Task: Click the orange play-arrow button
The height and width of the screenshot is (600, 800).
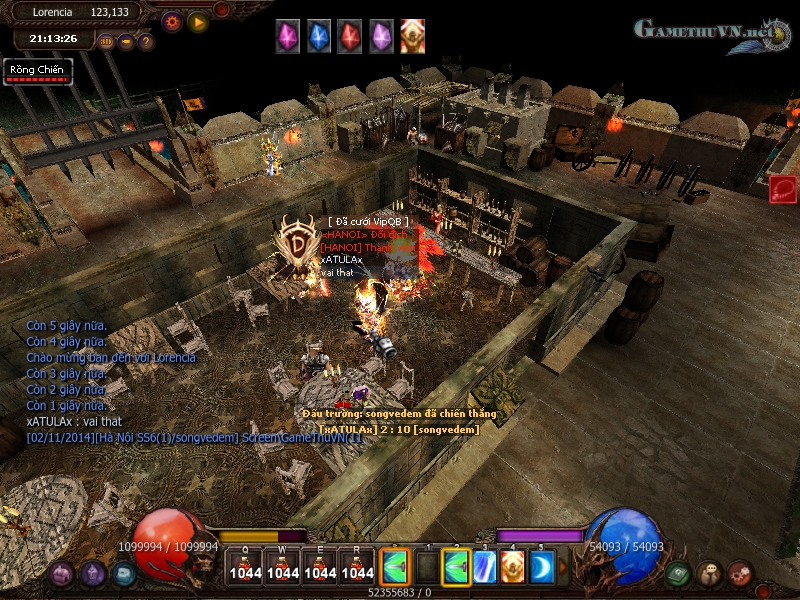Action: [198, 20]
